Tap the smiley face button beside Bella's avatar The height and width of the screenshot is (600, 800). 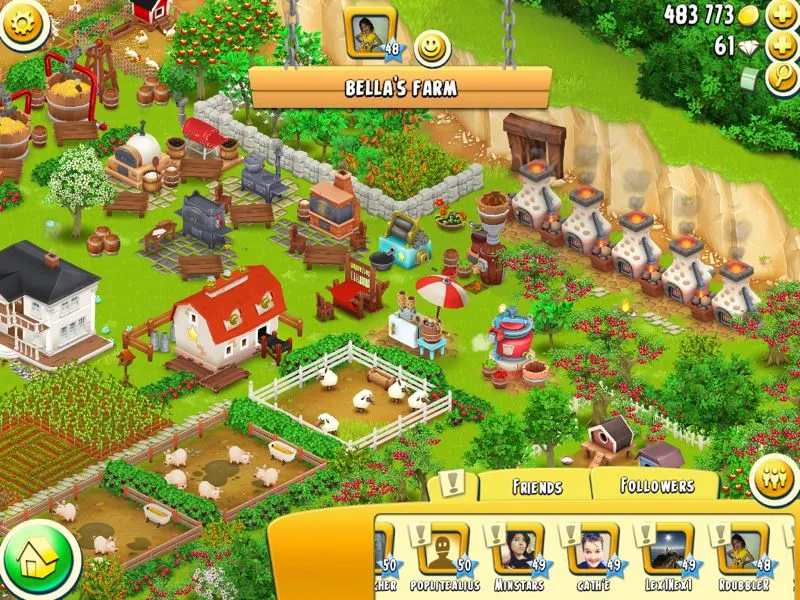(431, 46)
